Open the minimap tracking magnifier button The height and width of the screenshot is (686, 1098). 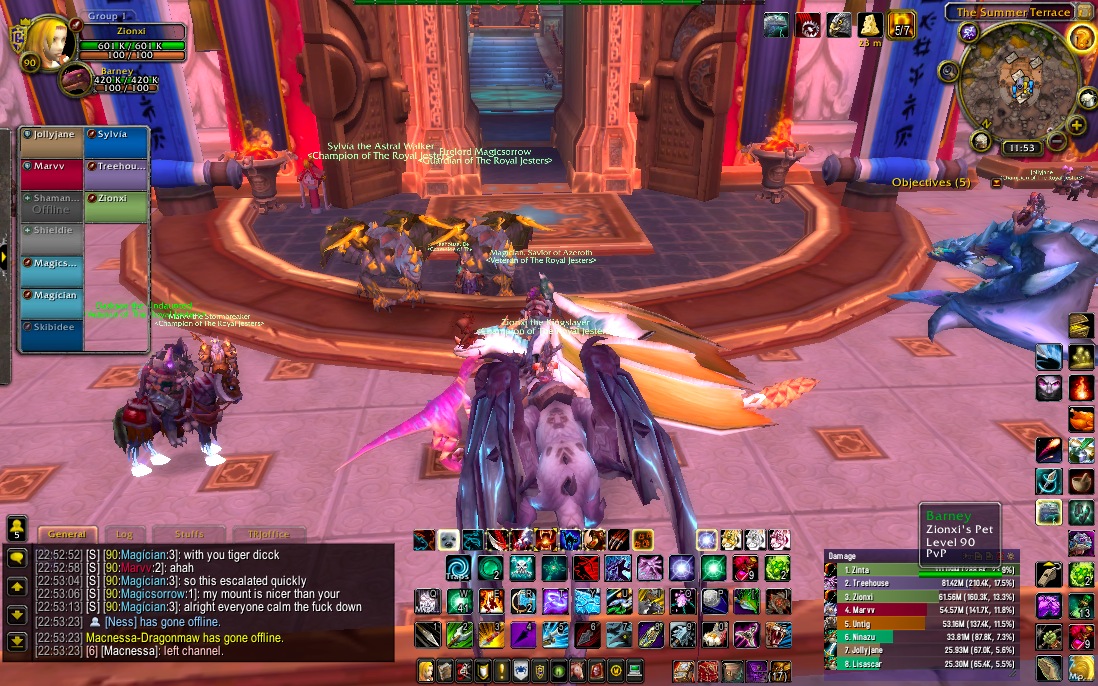(x=948, y=71)
